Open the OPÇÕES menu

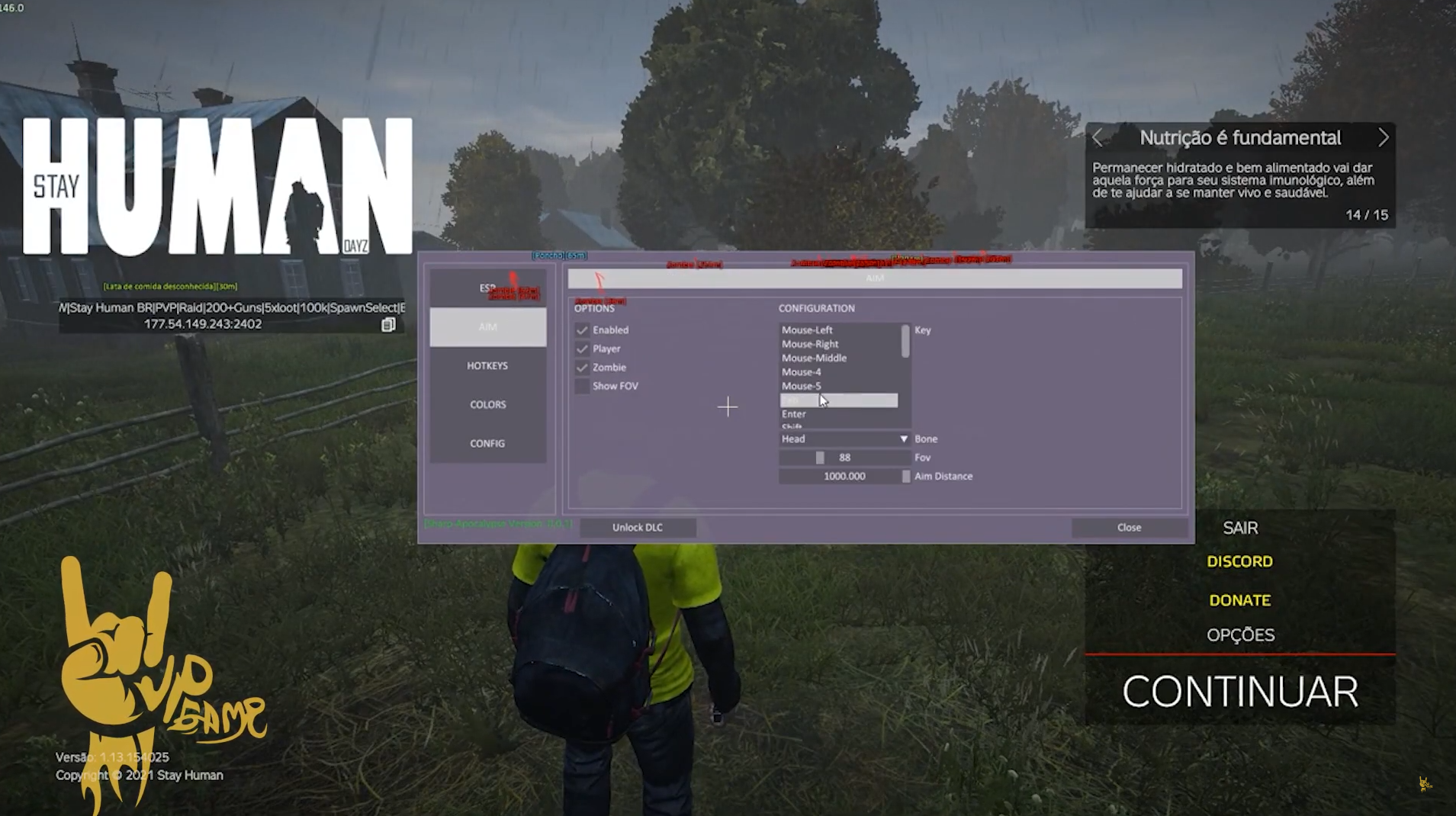click(1240, 634)
